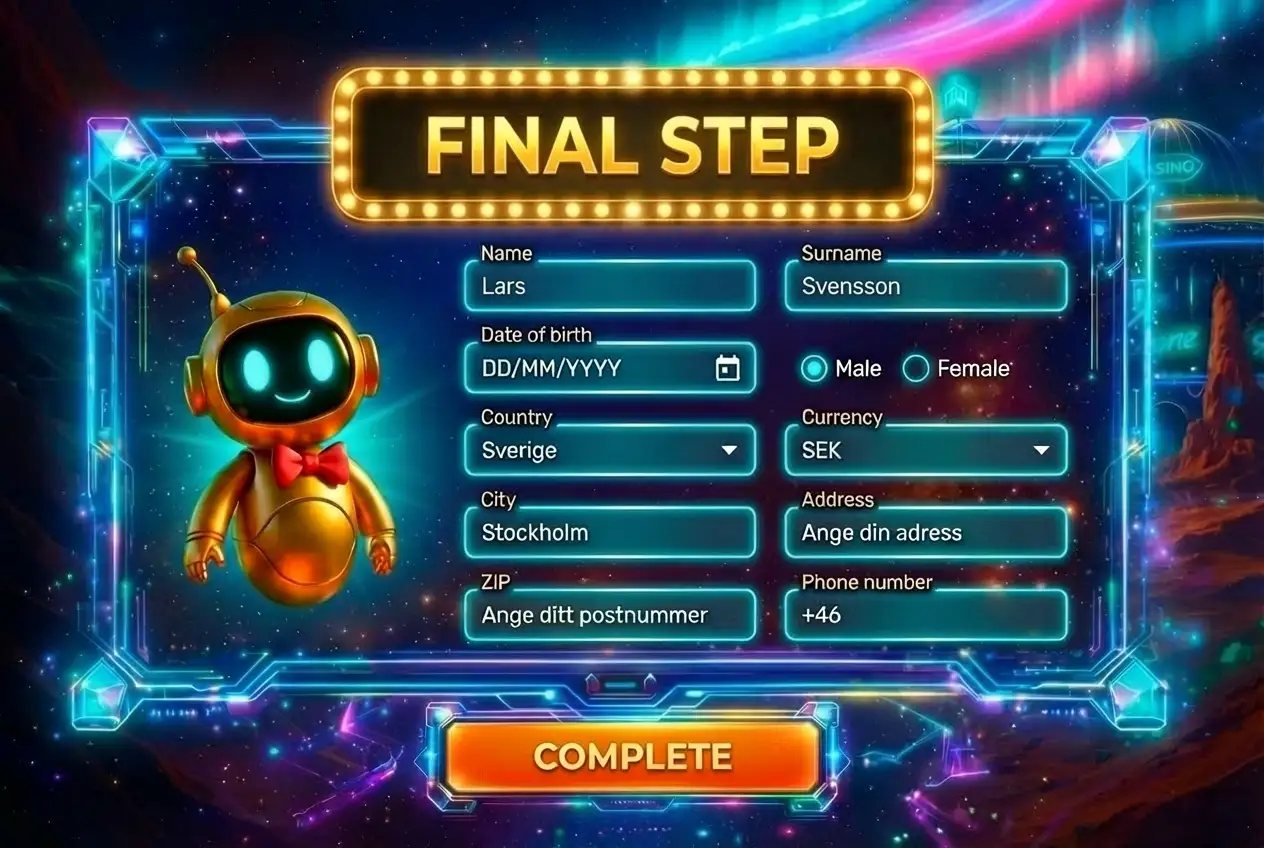1264x848 pixels.
Task: Focus the ZIP postal code field
Action: pos(609,615)
